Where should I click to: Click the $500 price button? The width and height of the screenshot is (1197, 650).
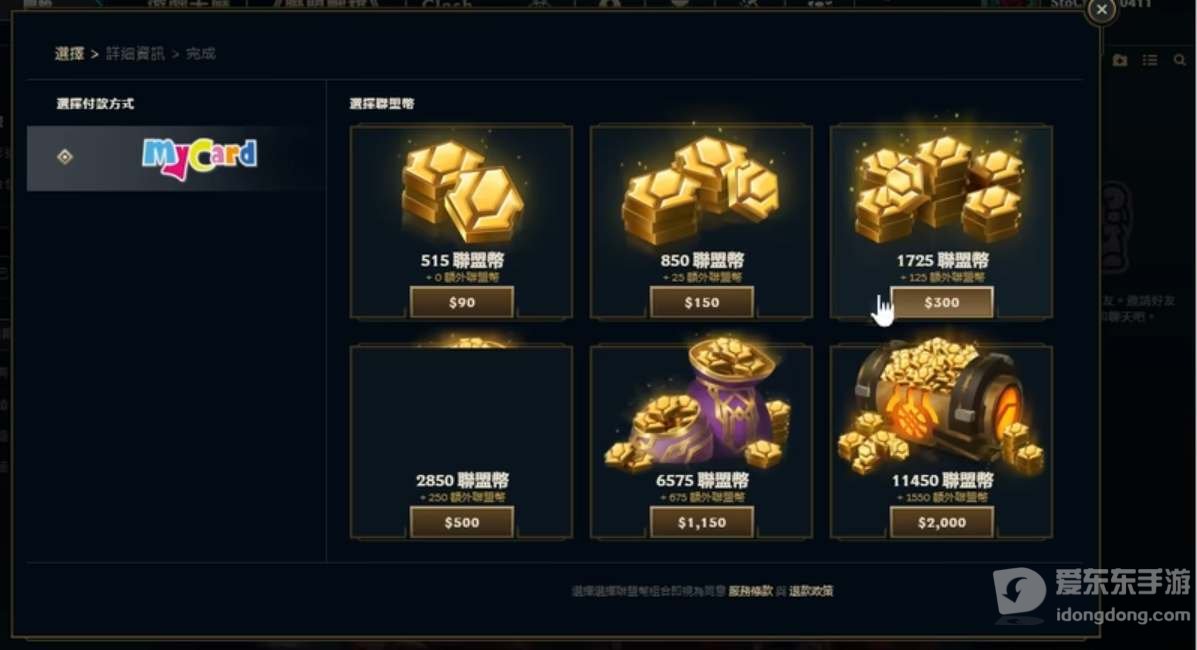coord(461,522)
